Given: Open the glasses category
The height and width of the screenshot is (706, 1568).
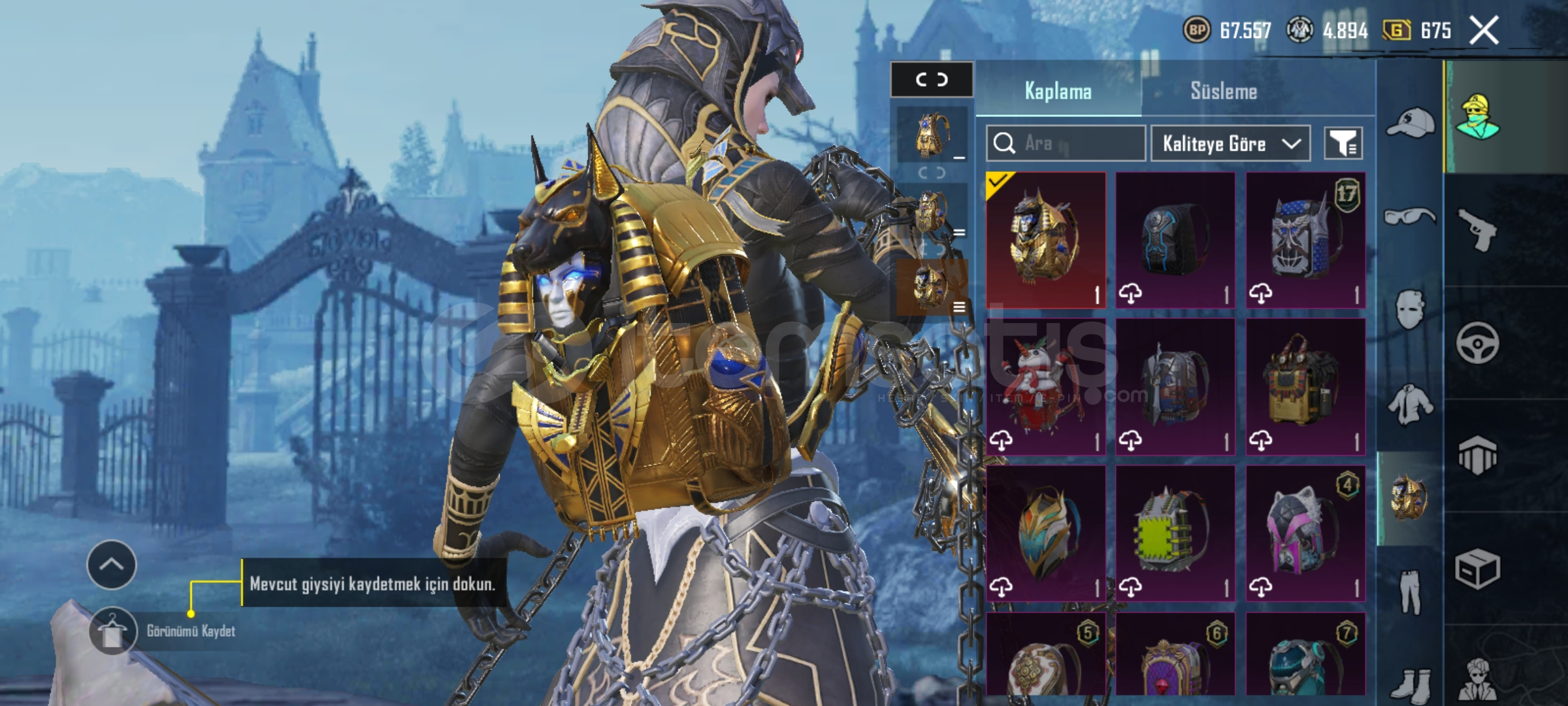Looking at the screenshot, I should click(1410, 216).
